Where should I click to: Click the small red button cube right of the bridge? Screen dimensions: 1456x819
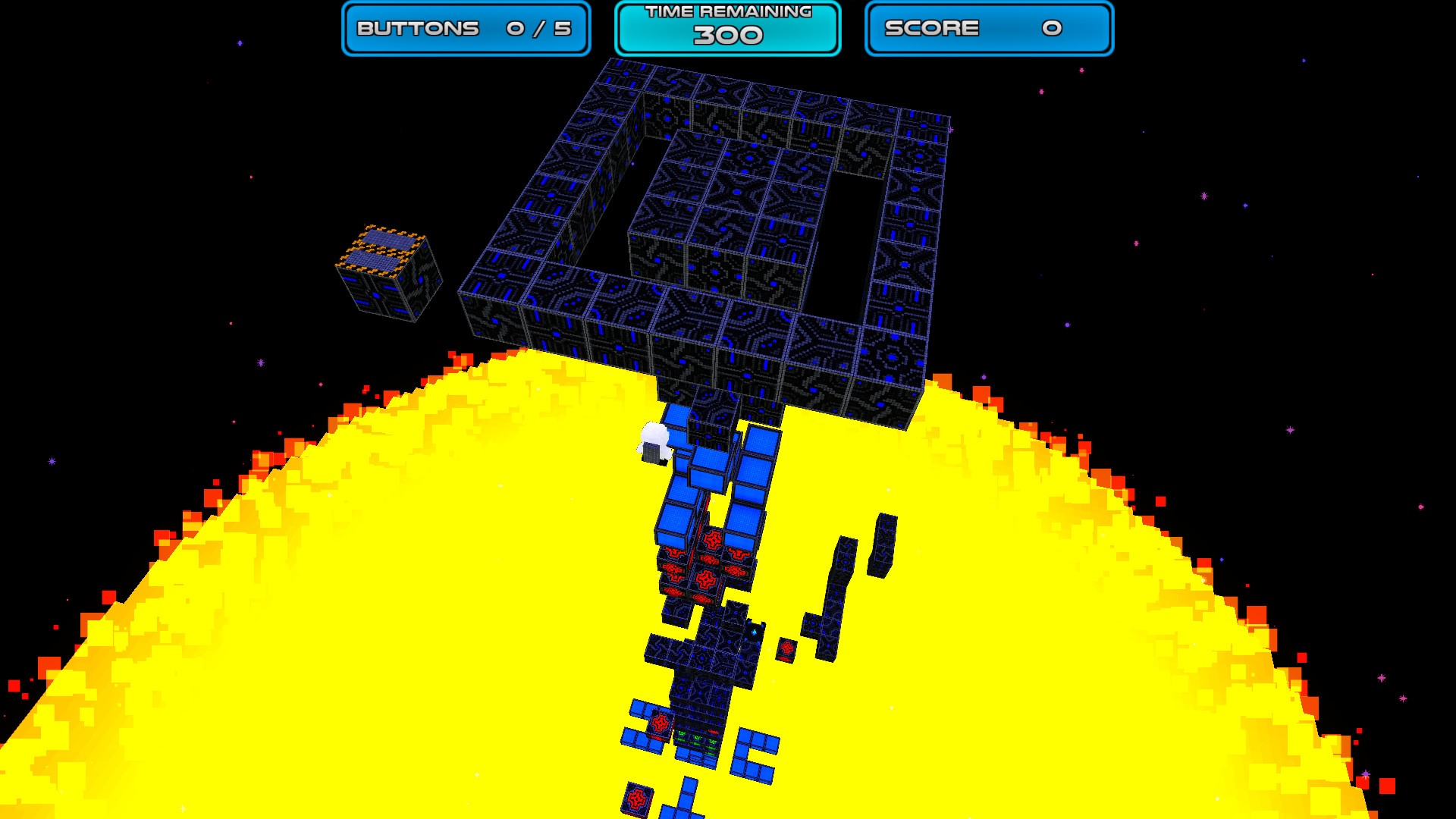[787, 649]
